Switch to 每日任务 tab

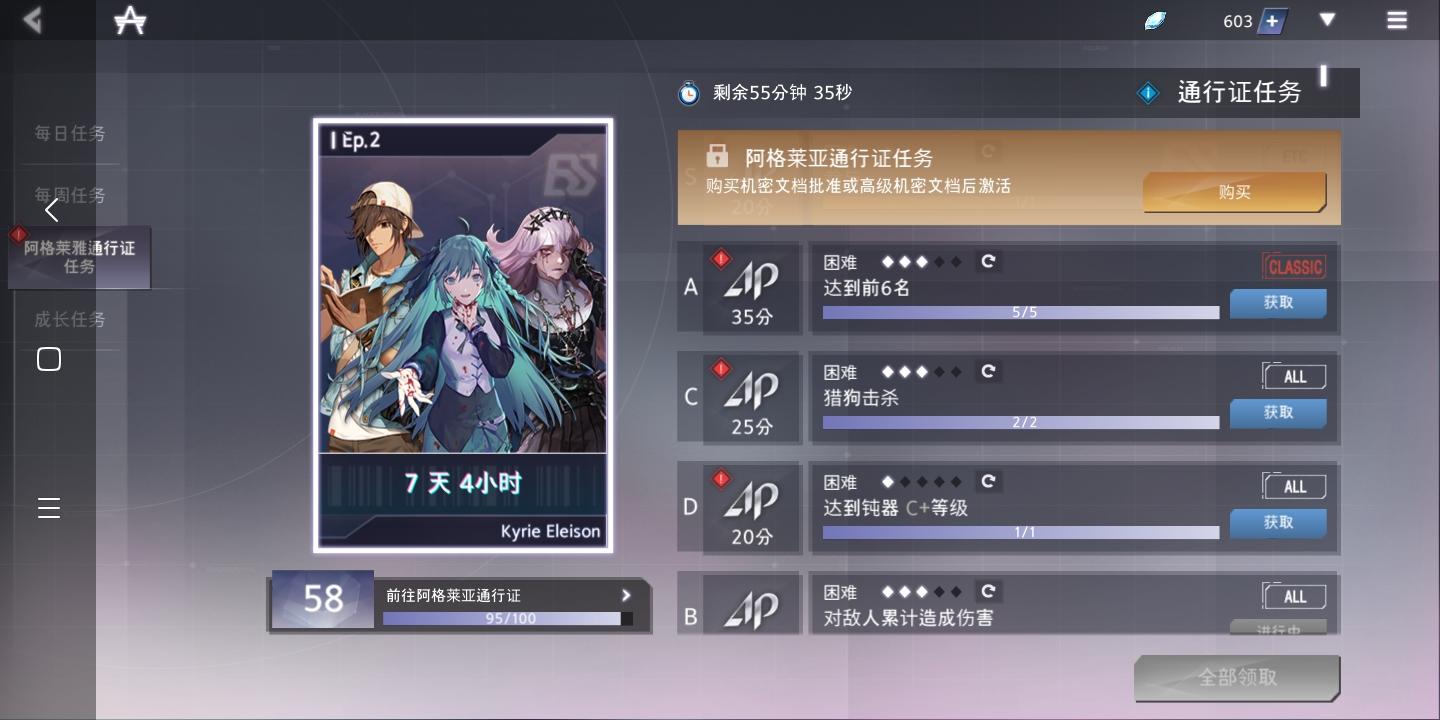(x=70, y=133)
